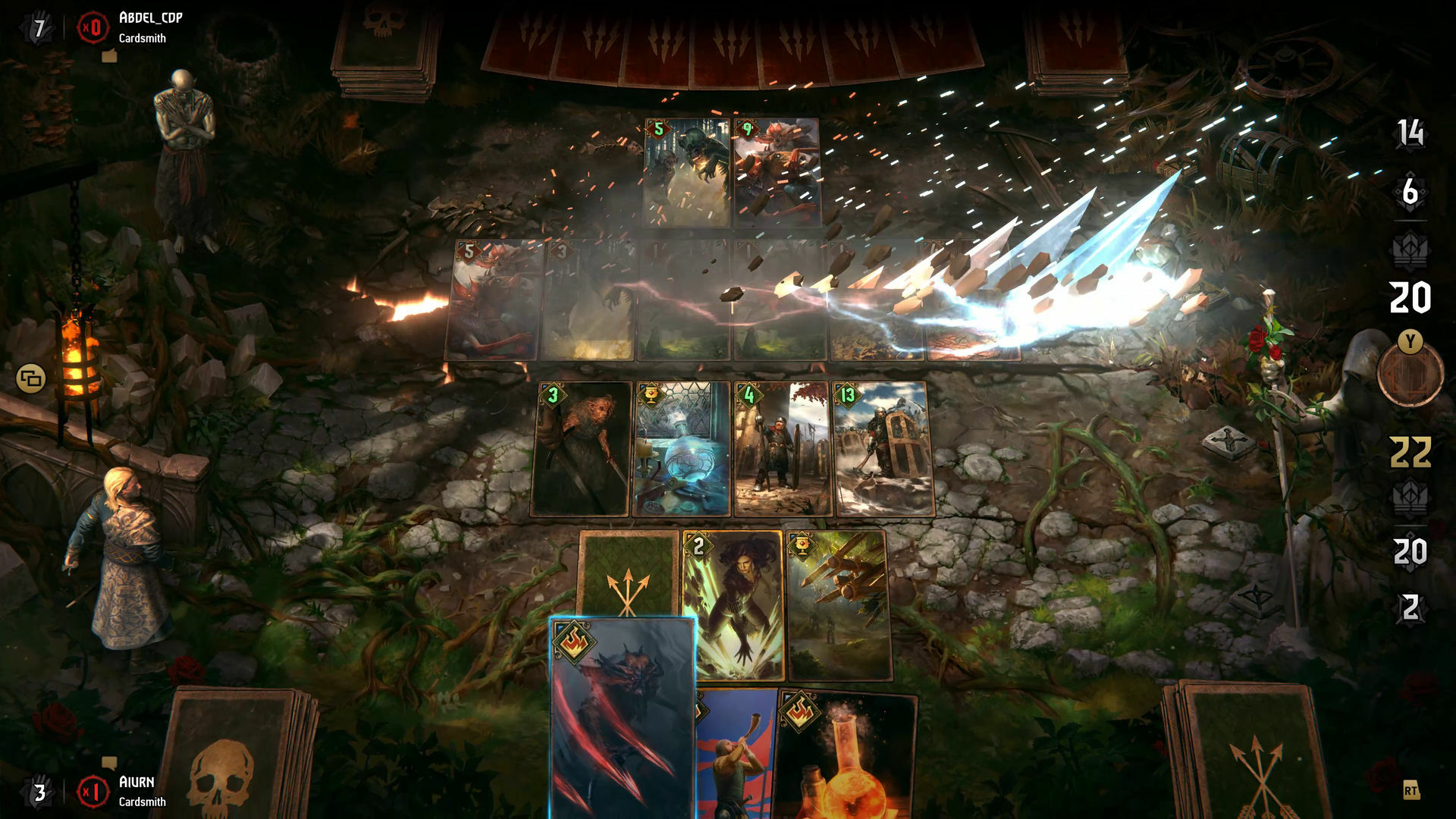Click the melee row score shield showing 14
The image size is (1456, 819).
click(1409, 133)
